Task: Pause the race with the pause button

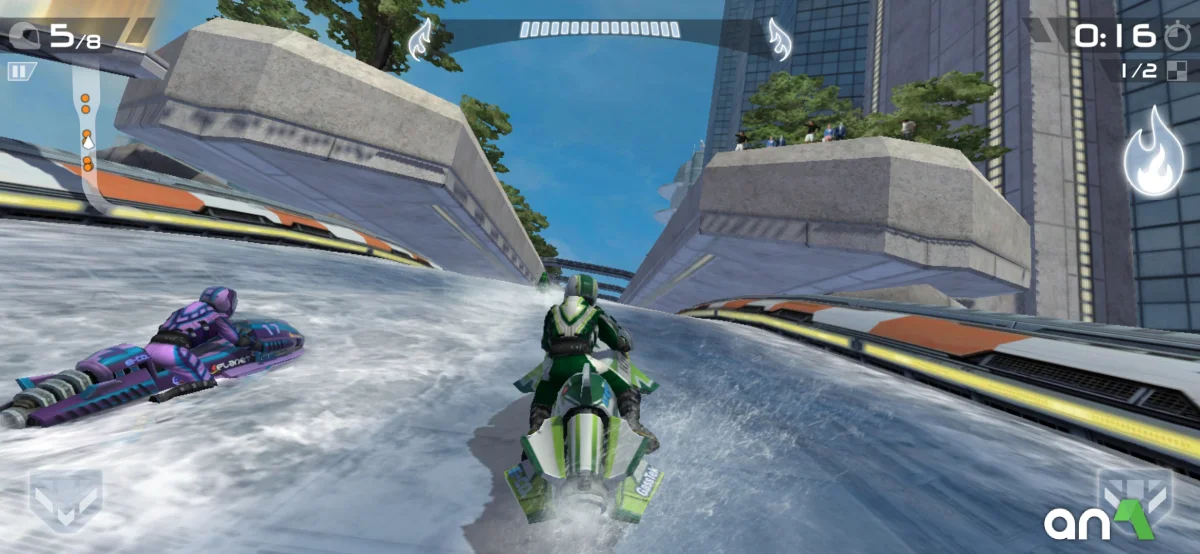Action: click(20, 71)
